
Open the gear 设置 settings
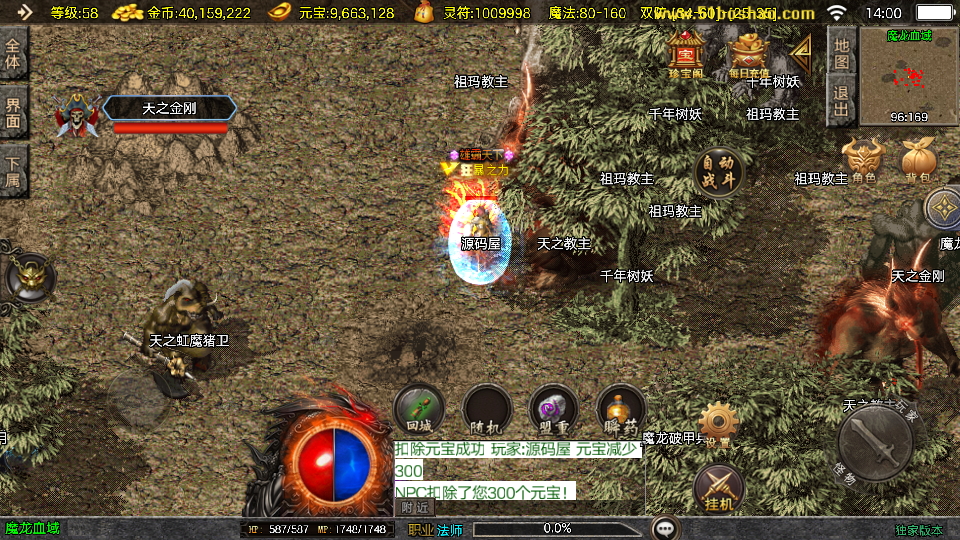click(x=718, y=423)
